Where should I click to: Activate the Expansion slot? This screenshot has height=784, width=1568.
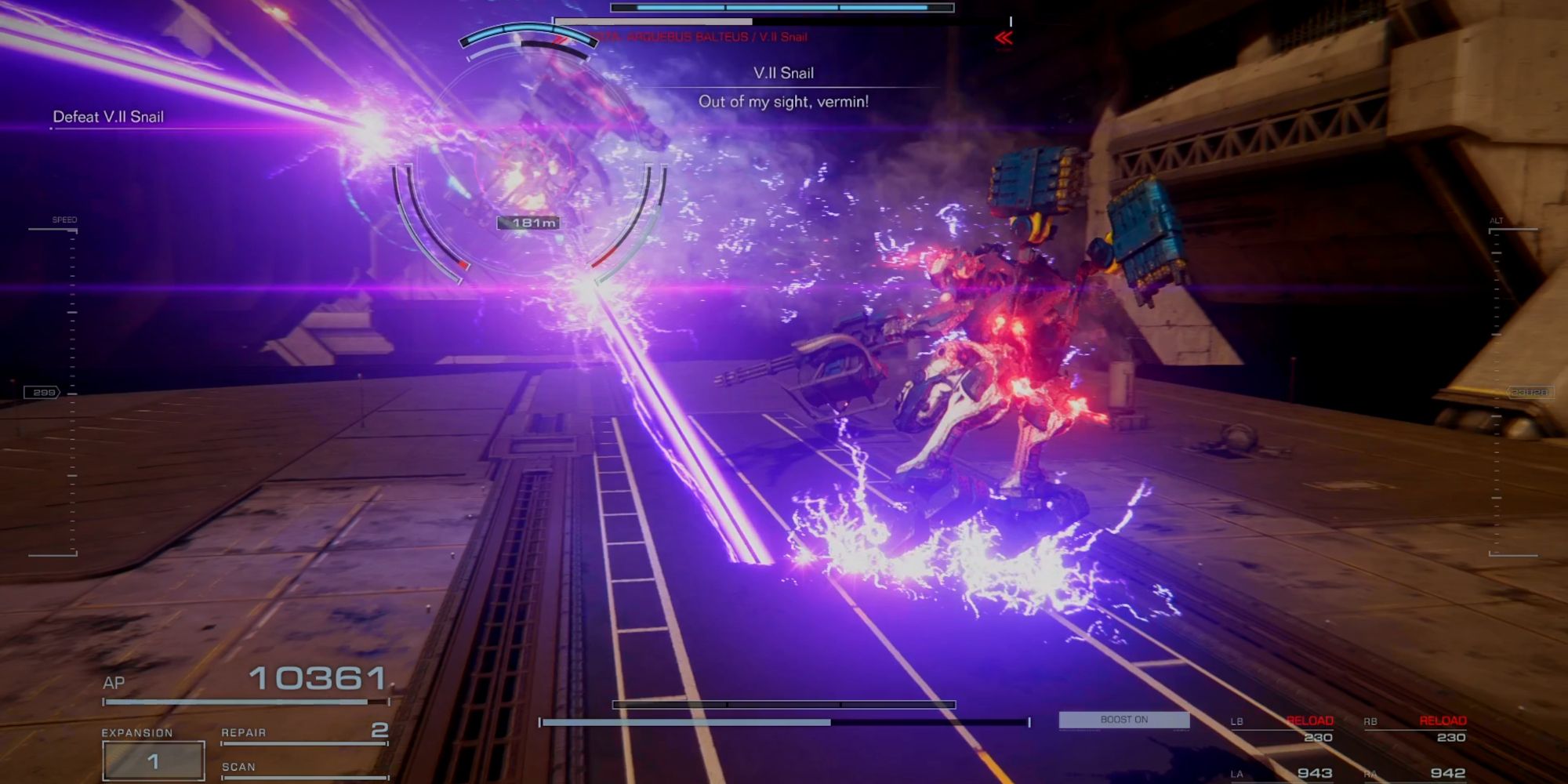(153, 760)
